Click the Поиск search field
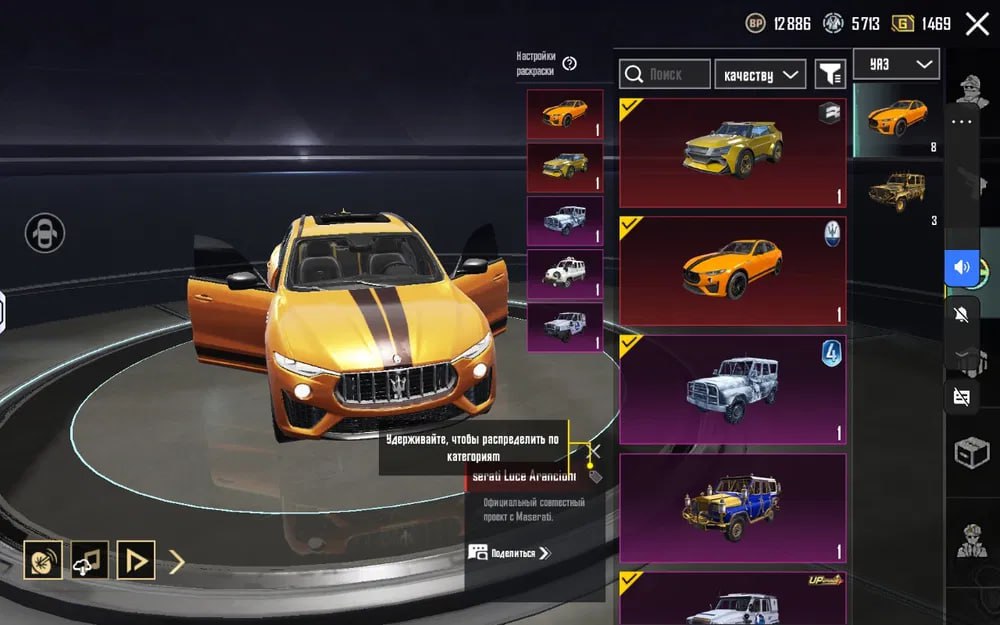Image resolution: width=1000 pixels, height=625 pixels. coord(665,74)
